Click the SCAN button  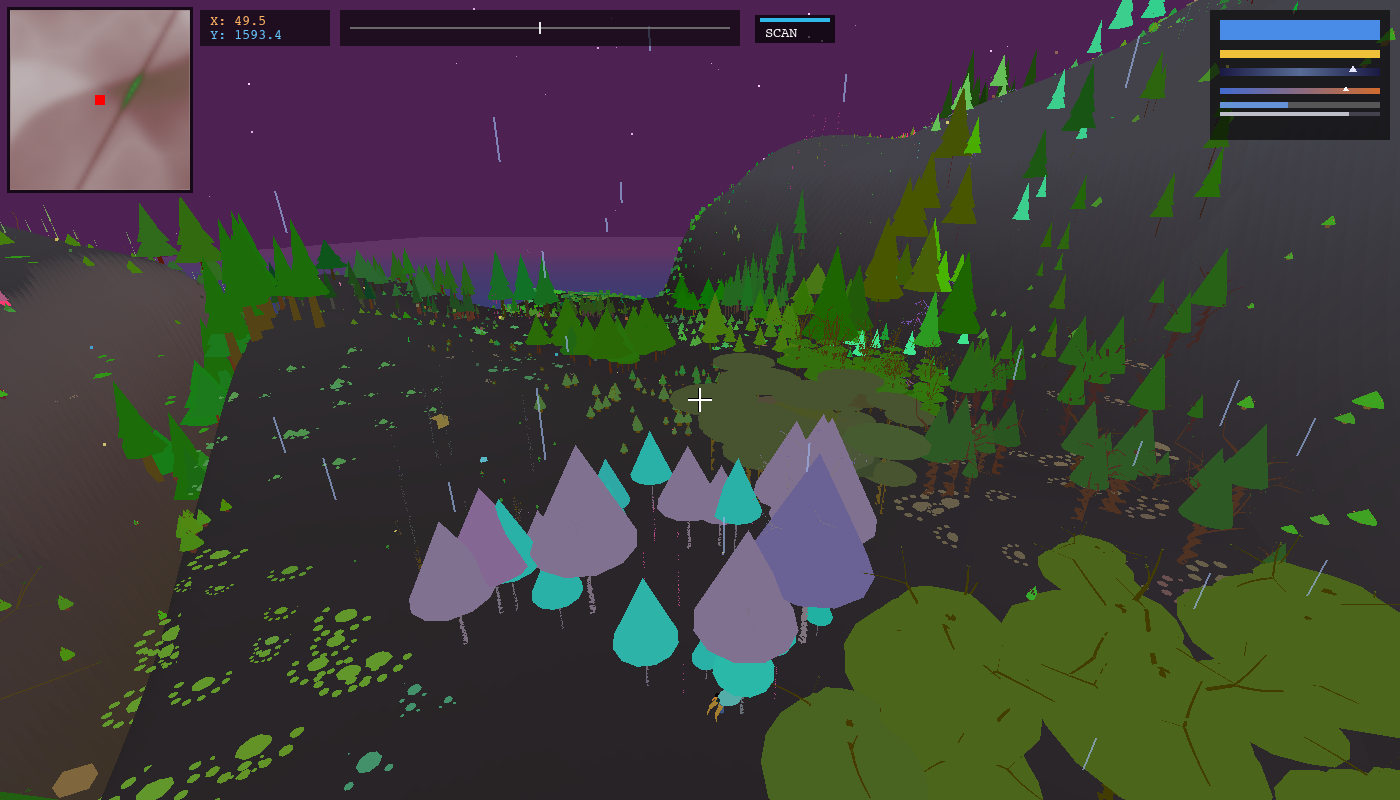pyautogui.click(x=794, y=29)
